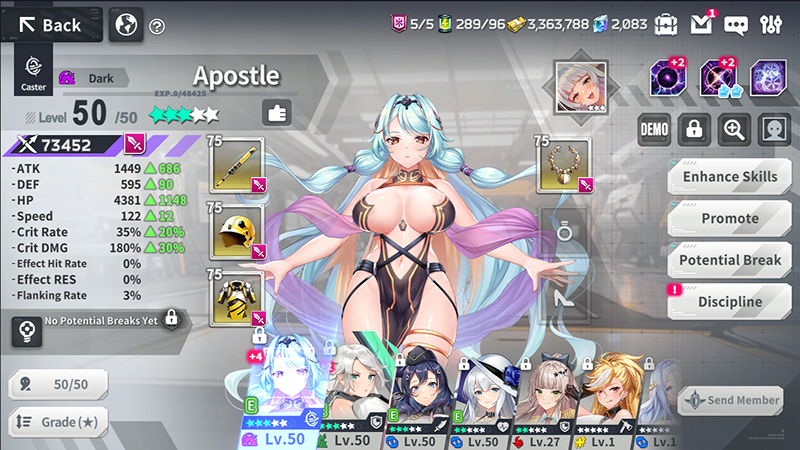The height and width of the screenshot is (450, 800).
Task: Zoom in with the magnifier button
Action: 734,129
